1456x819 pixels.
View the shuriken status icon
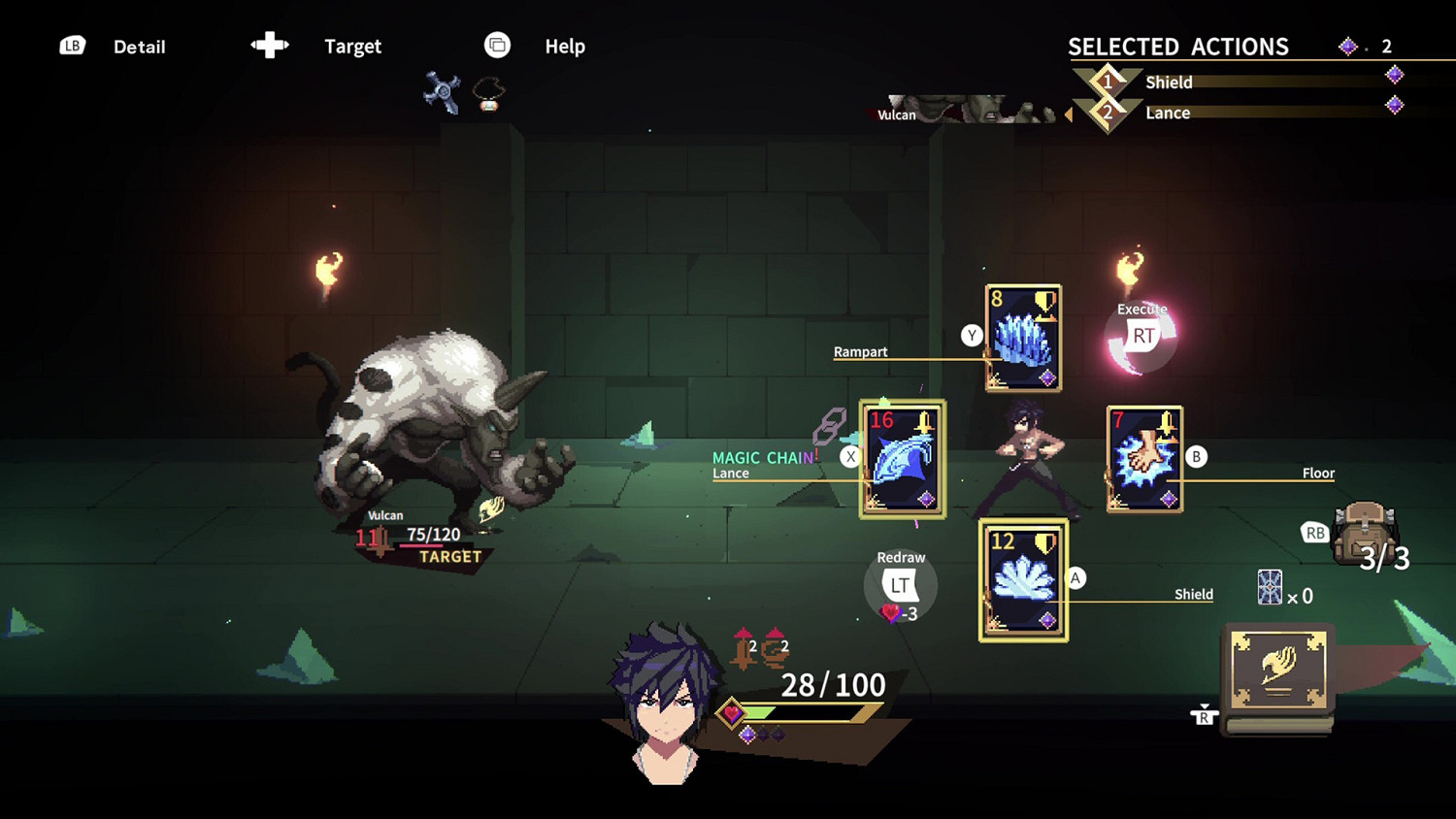click(x=442, y=93)
